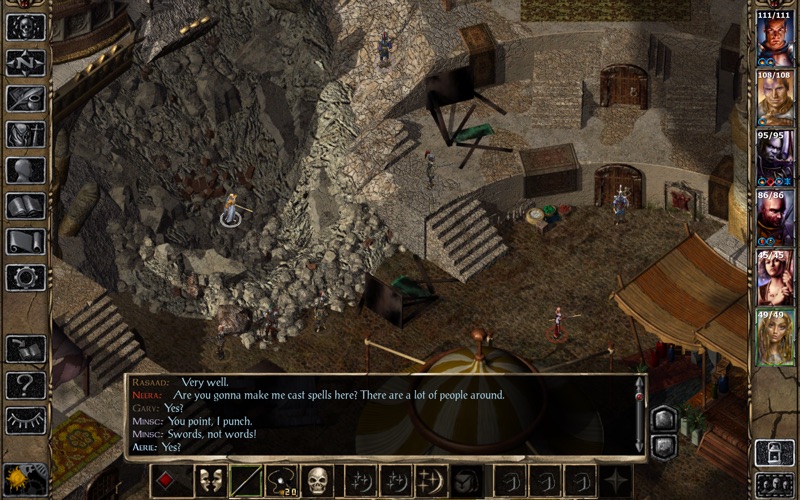Activate the skull ability icon
800x500 pixels.
(x=318, y=481)
